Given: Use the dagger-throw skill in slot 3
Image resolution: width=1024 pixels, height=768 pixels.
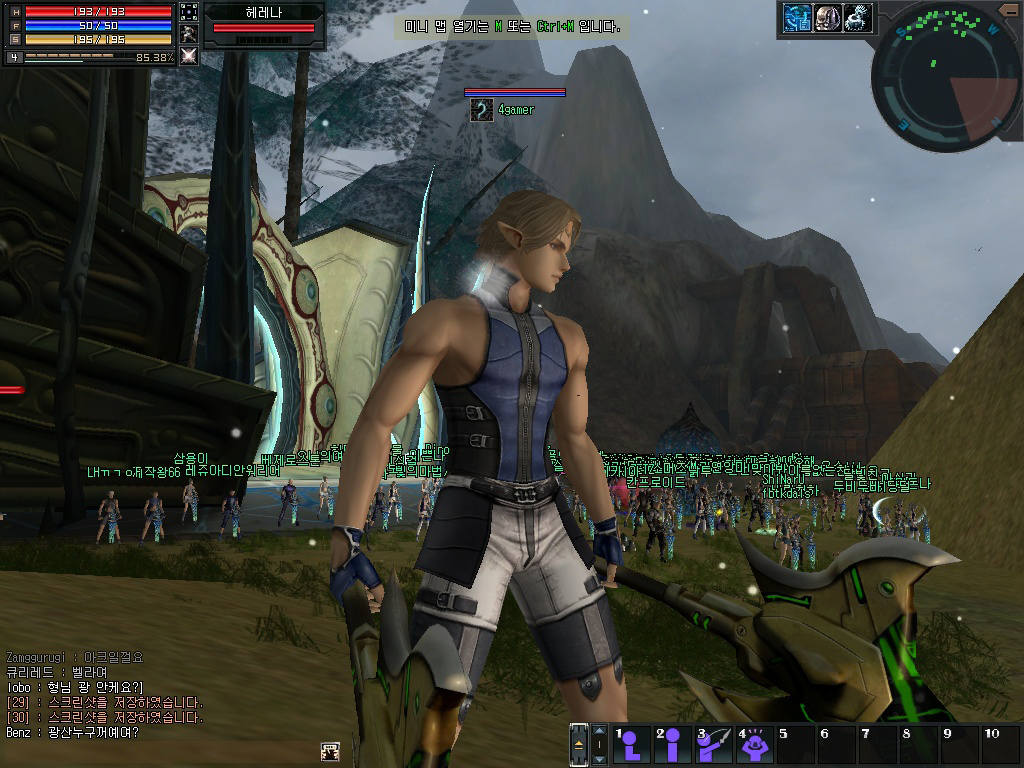Looking at the screenshot, I should pyautogui.click(x=714, y=745).
